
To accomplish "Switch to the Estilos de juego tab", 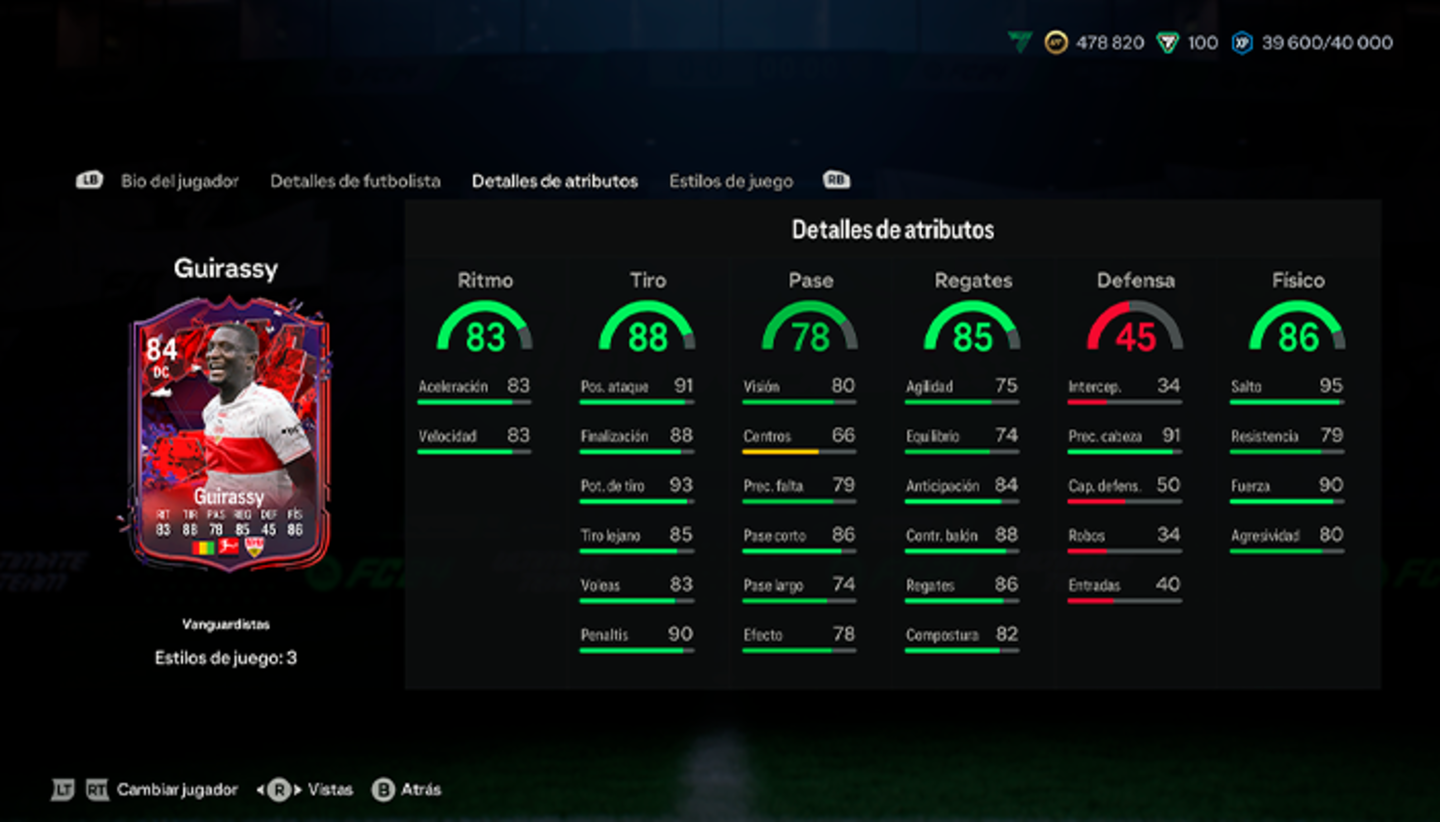I will point(731,181).
